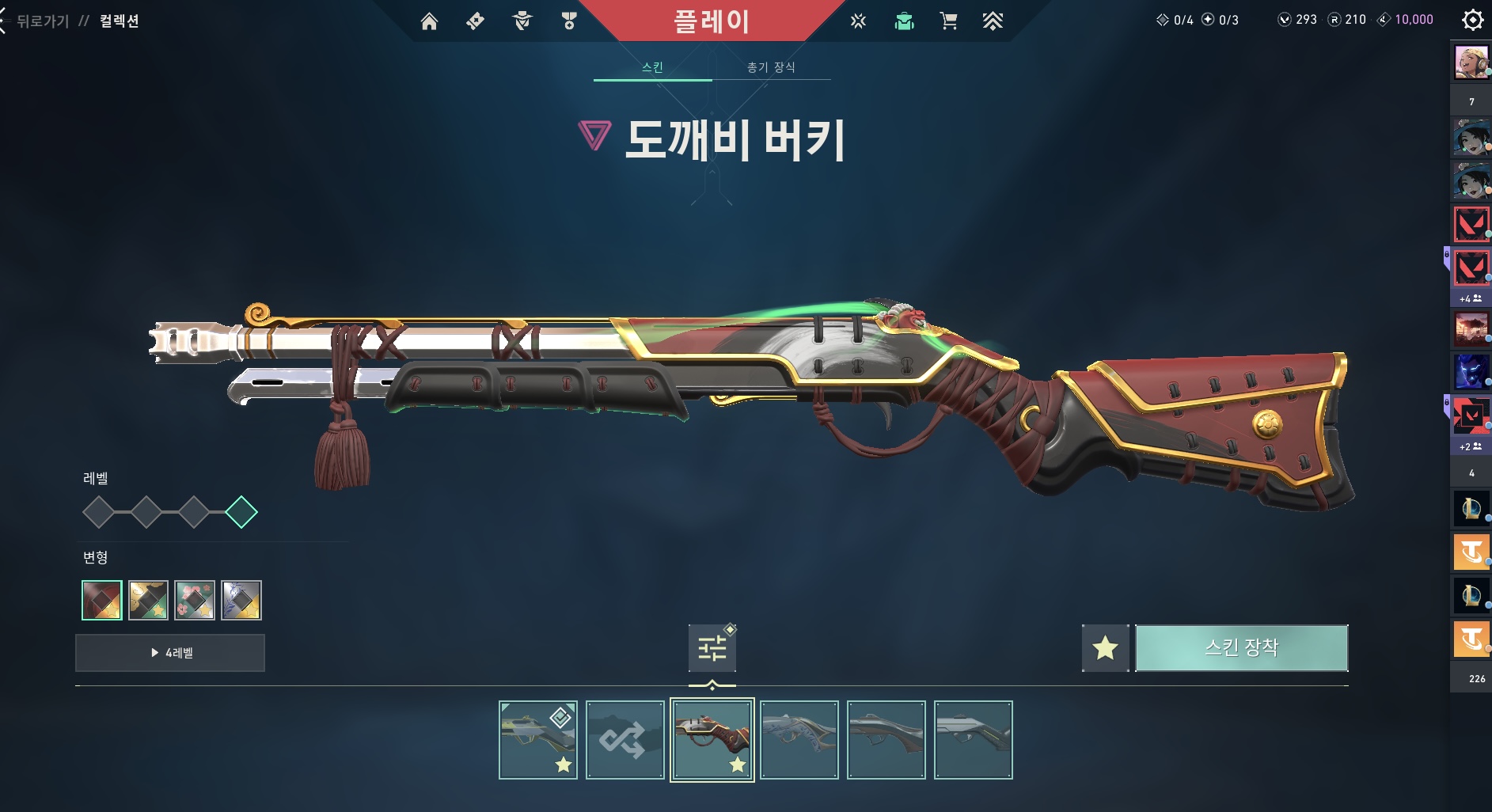The width and height of the screenshot is (1492, 812).
Task: Equip the skin with 스킨 장착
Action: pyautogui.click(x=1241, y=648)
